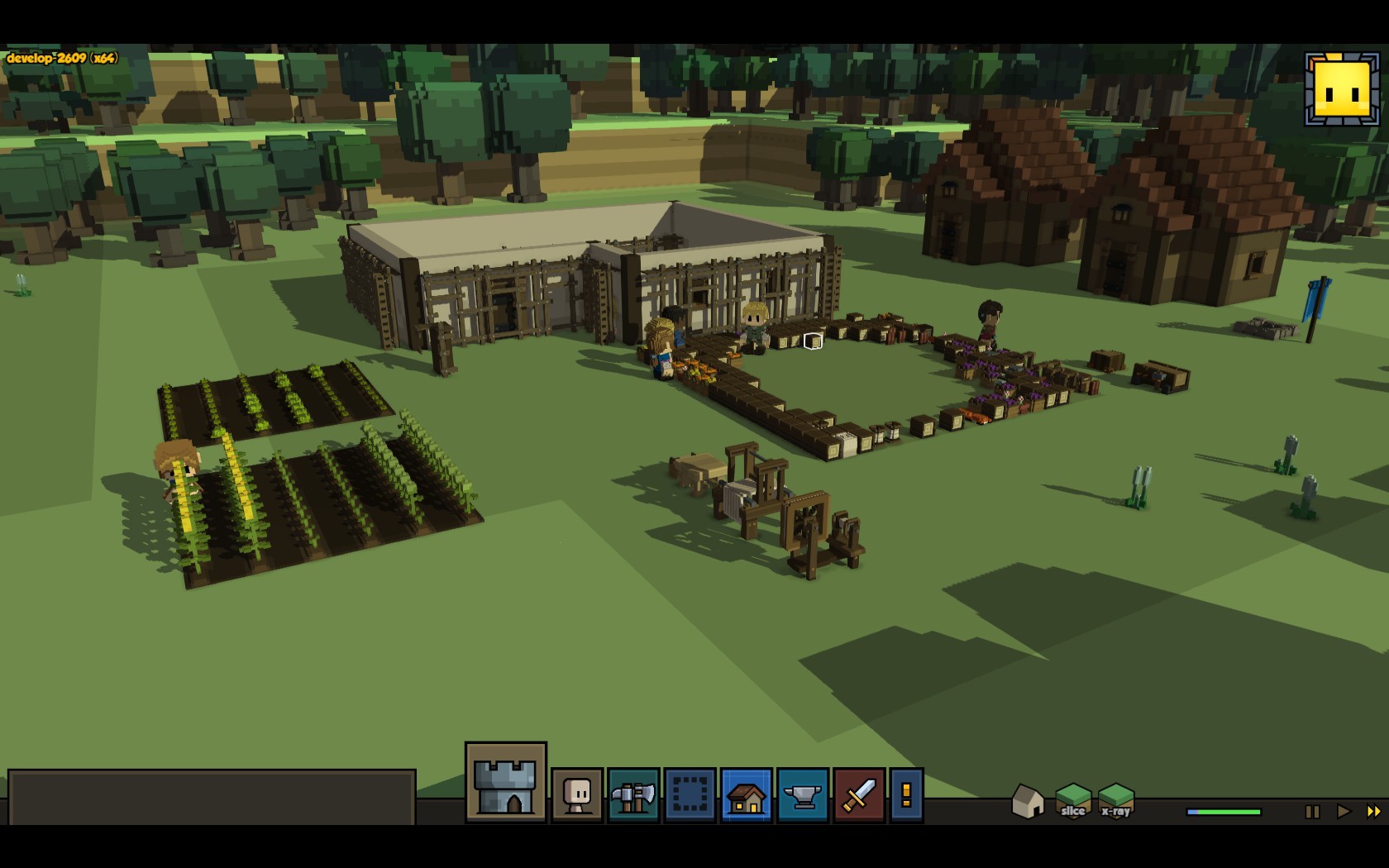Open the zones menu with dashed square

[690, 795]
